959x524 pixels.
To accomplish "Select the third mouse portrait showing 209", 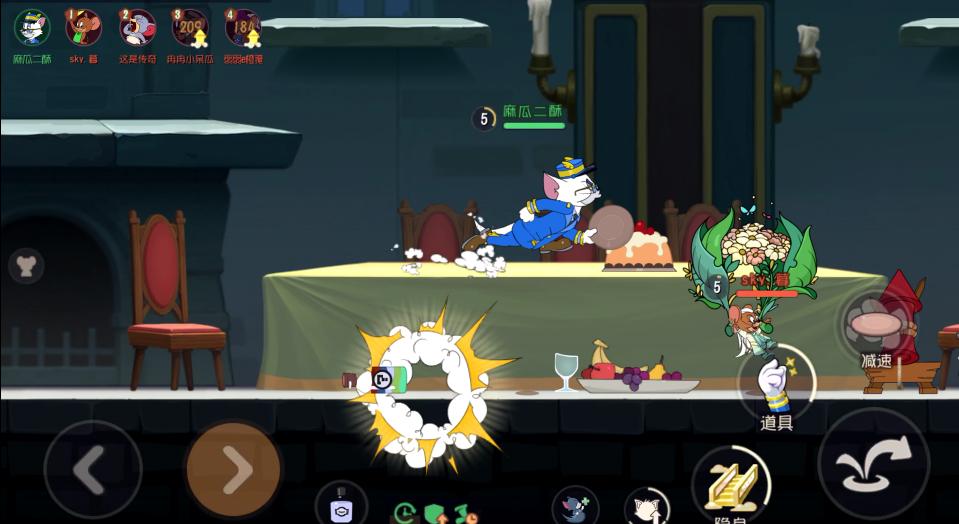I will tap(190, 28).
